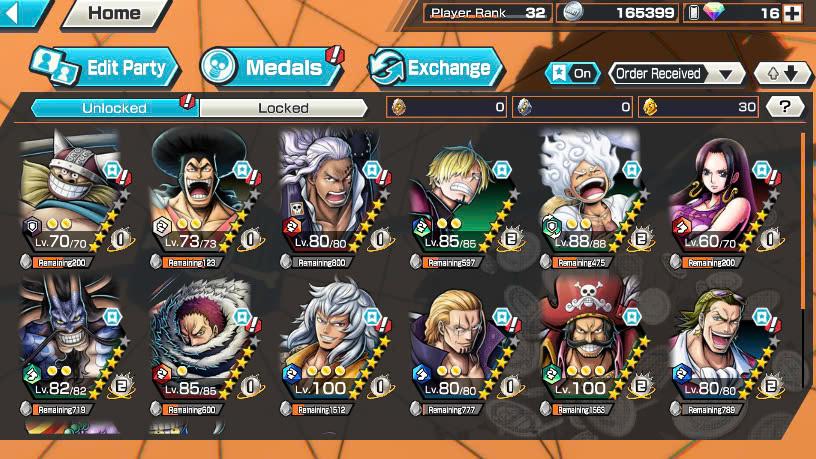This screenshot has width=816, height=459.
Task: Switch to the Locked tab
Action: (283, 107)
